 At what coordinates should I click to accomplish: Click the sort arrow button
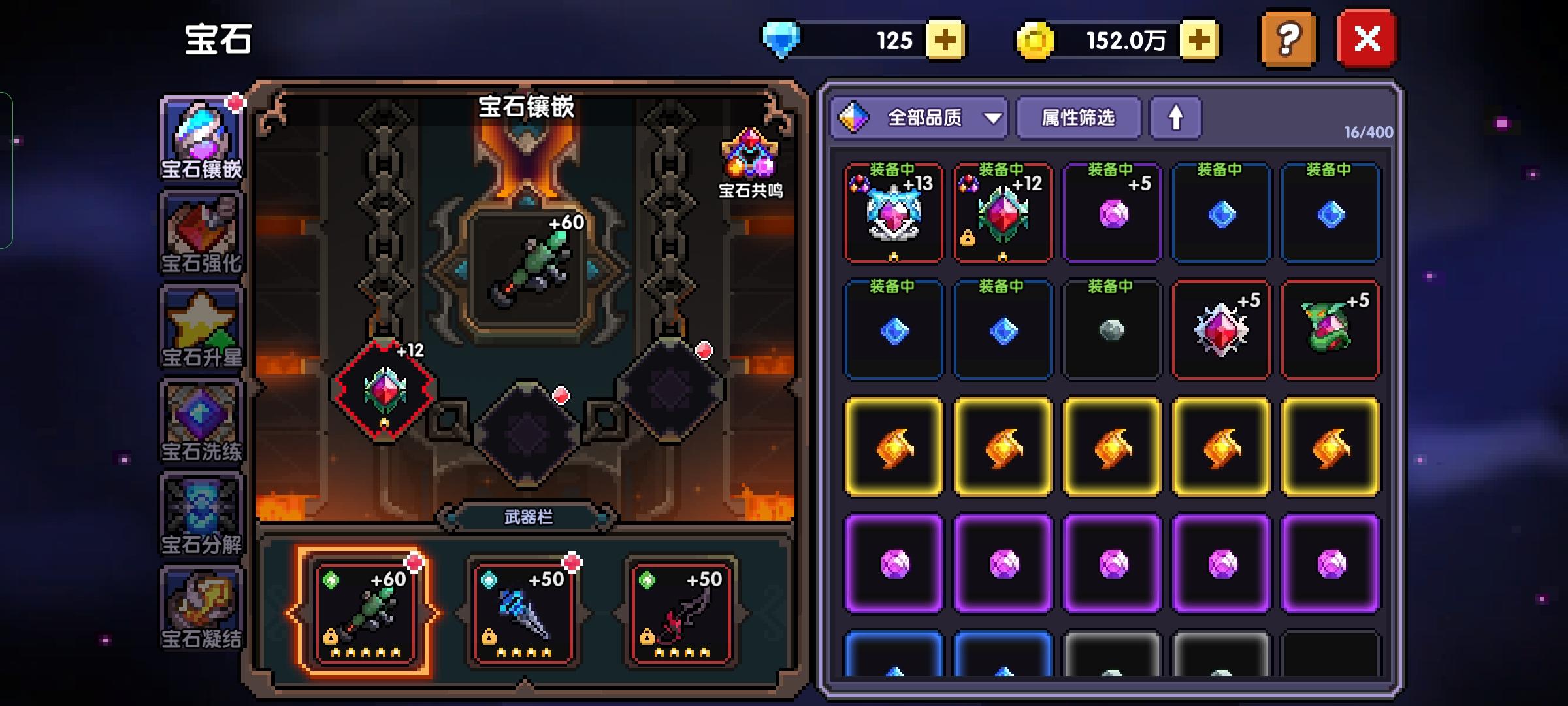tap(1176, 118)
